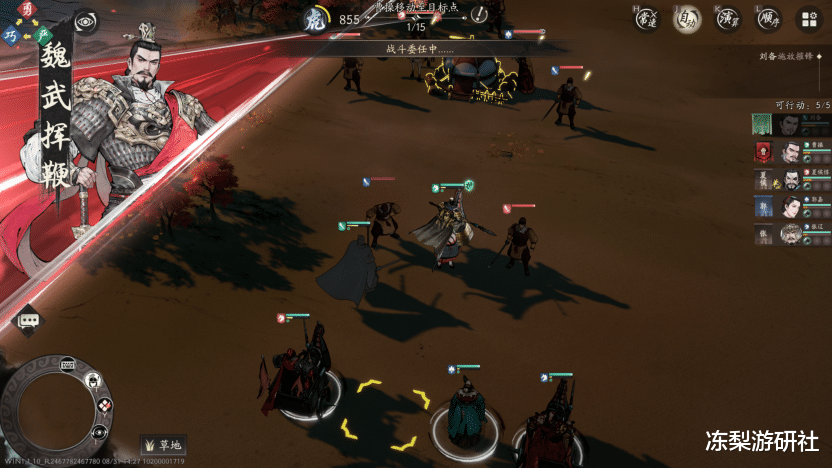Click the exclamation objective icon
832x468 pixels.
pyautogui.click(x=480, y=14)
